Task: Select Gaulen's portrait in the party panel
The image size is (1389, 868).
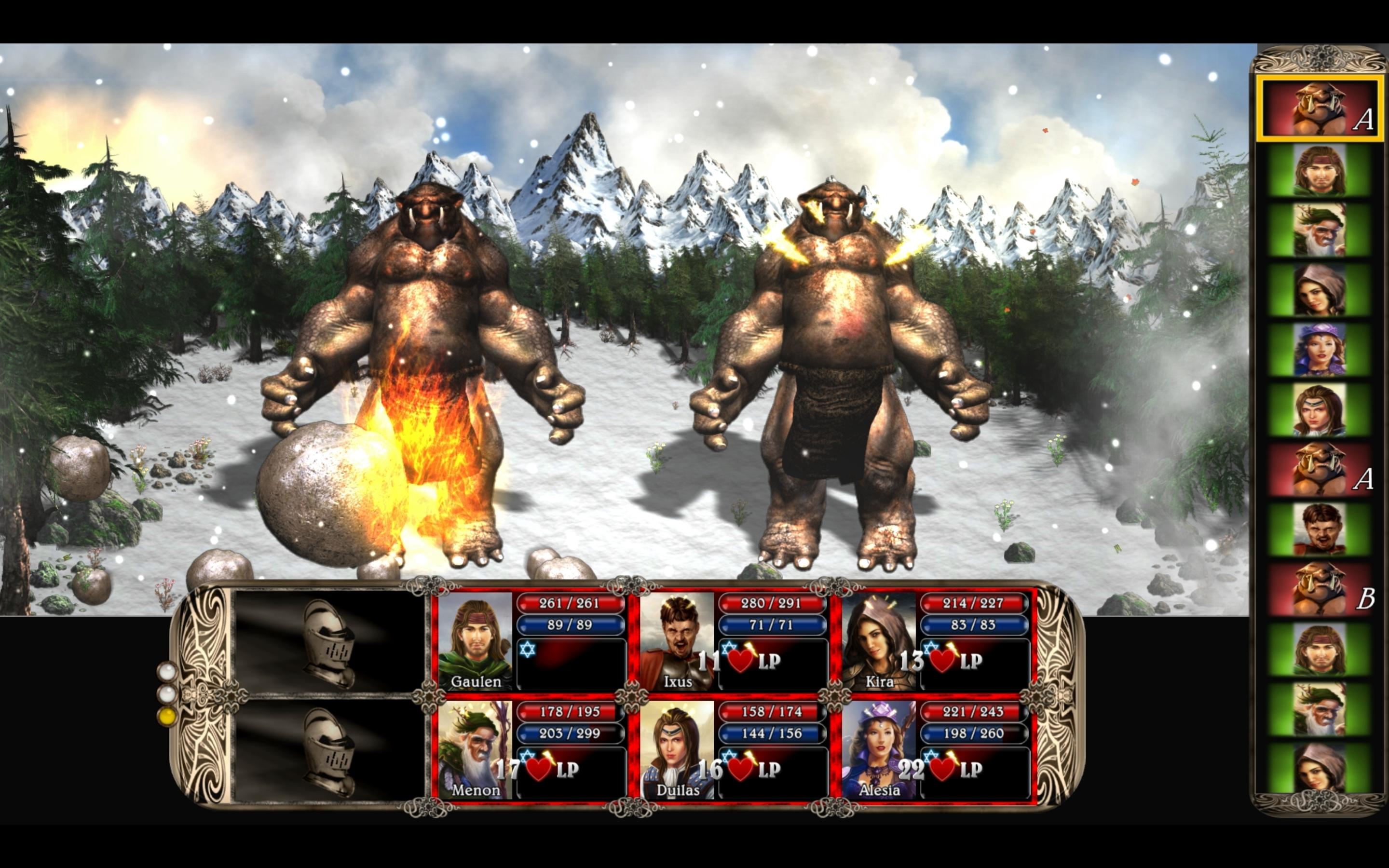Action: click(475, 641)
